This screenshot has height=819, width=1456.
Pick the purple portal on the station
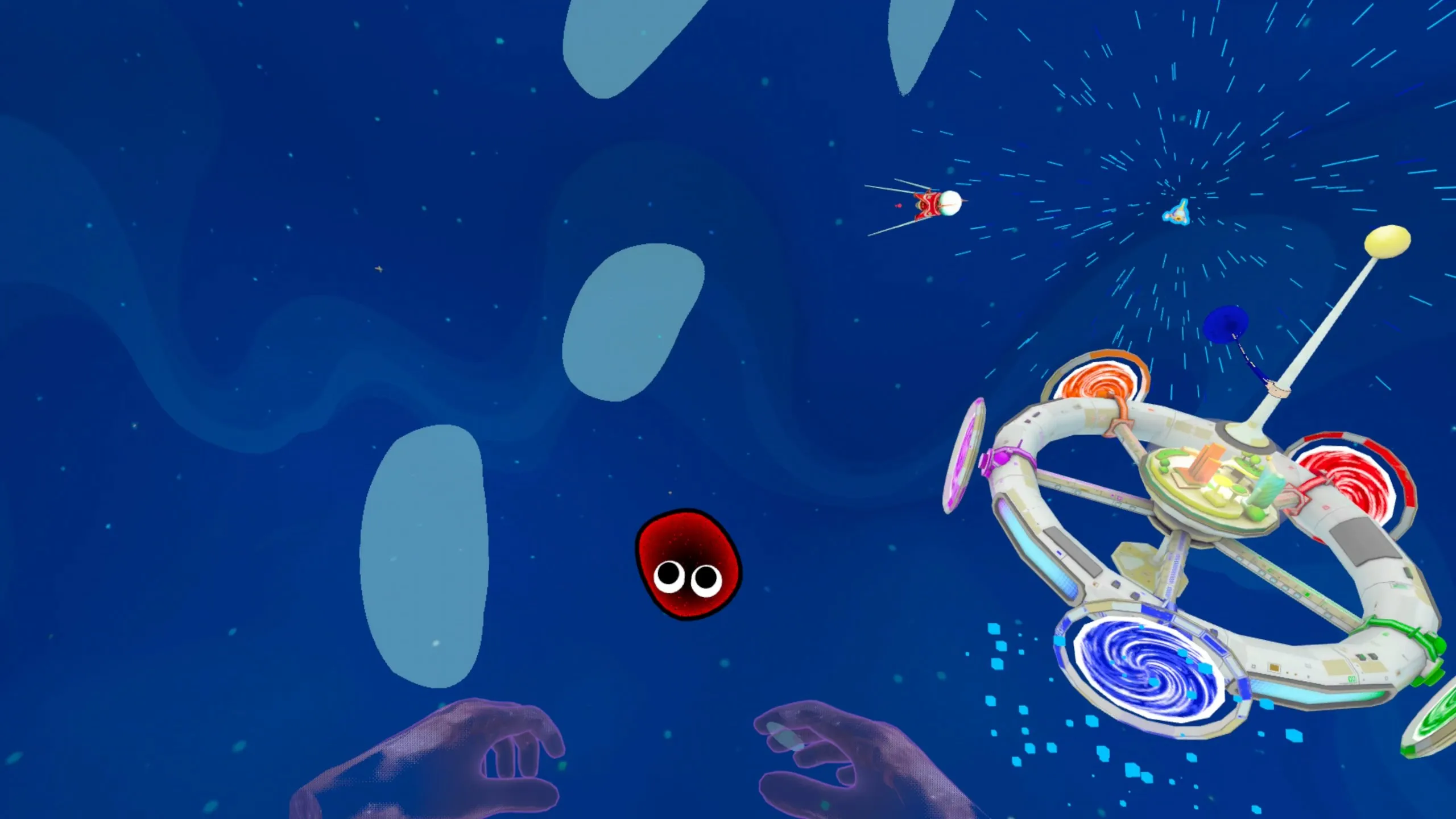coord(963,456)
